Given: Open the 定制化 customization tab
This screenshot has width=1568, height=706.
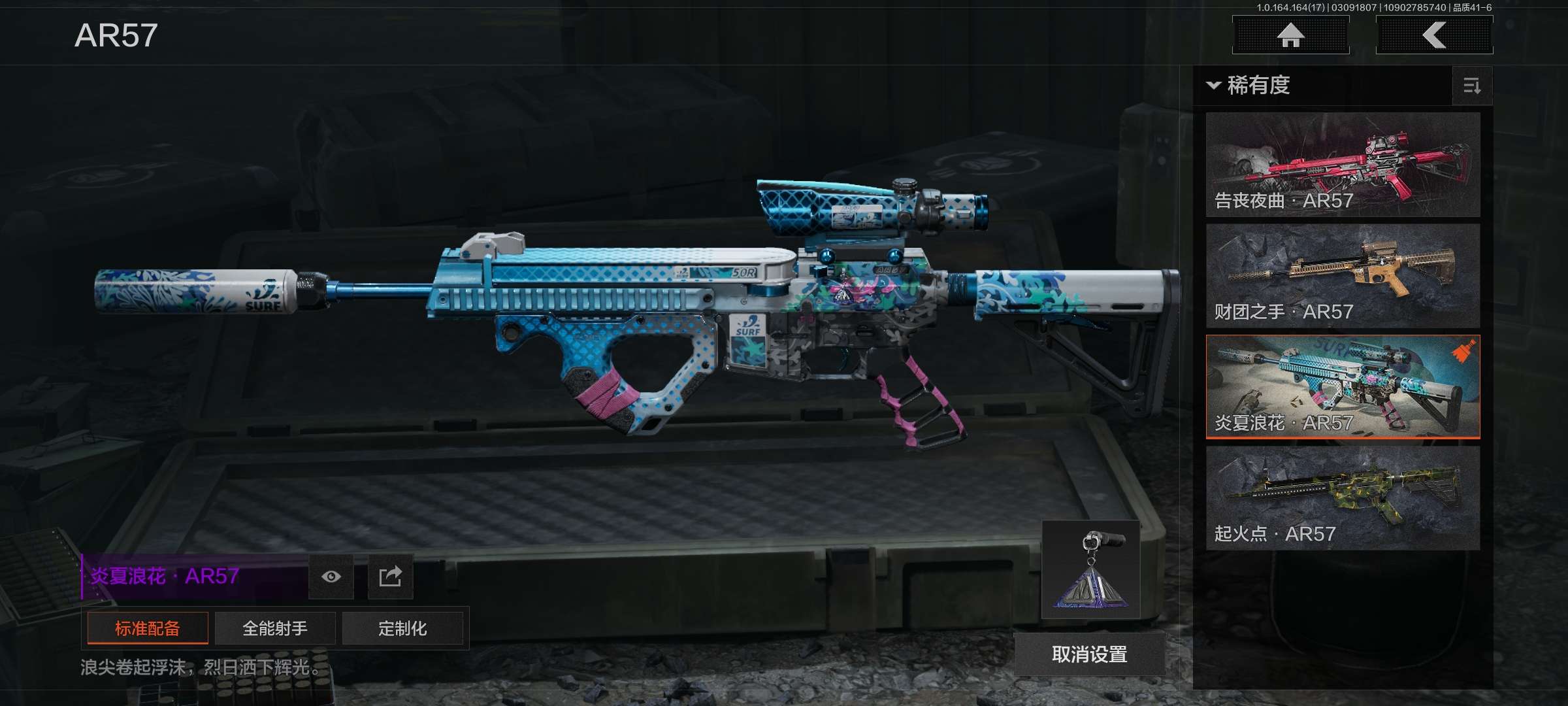Looking at the screenshot, I should pos(402,628).
